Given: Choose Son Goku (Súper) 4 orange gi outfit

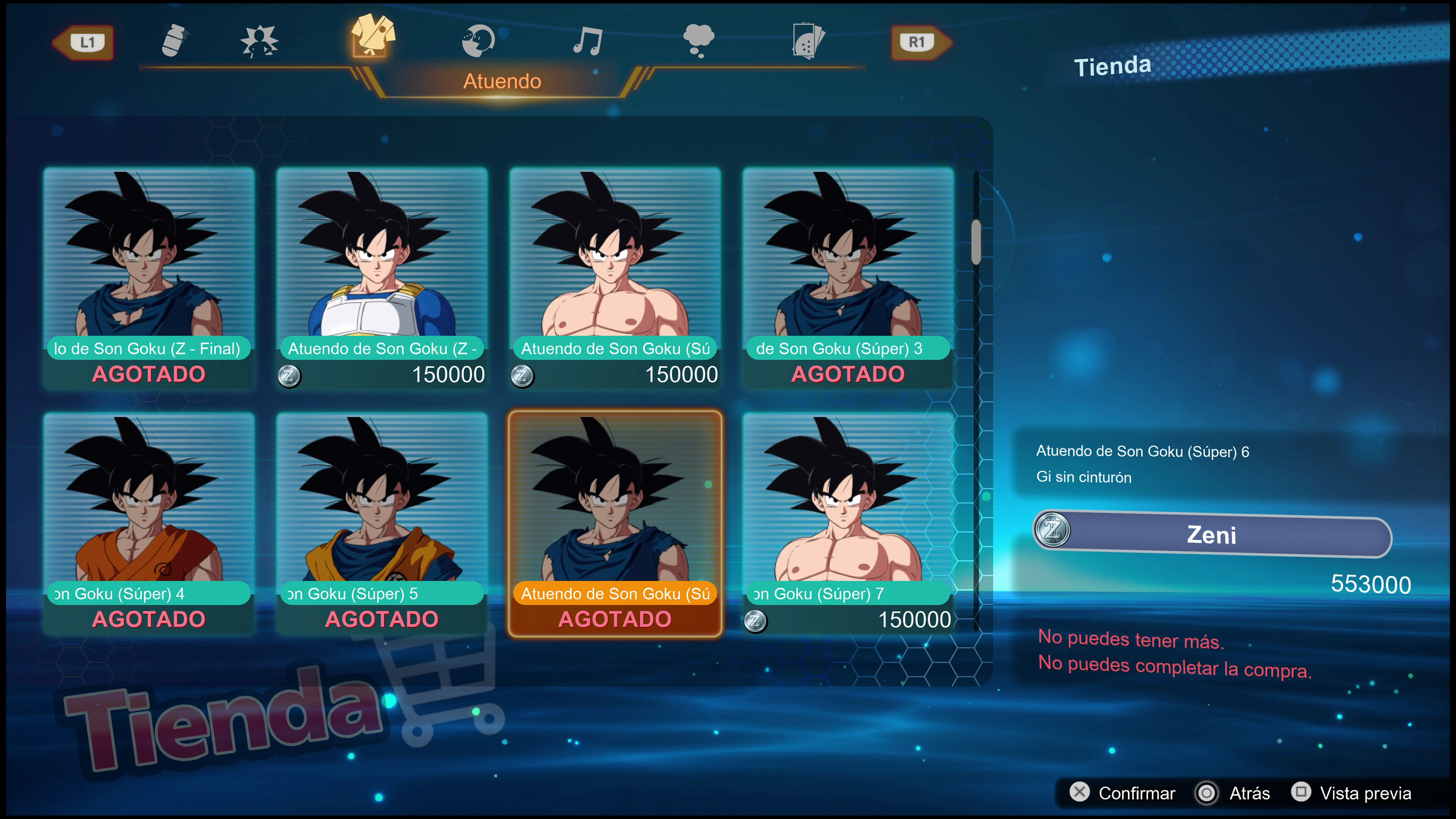Looking at the screenshot, I should (x=149, y=523).
